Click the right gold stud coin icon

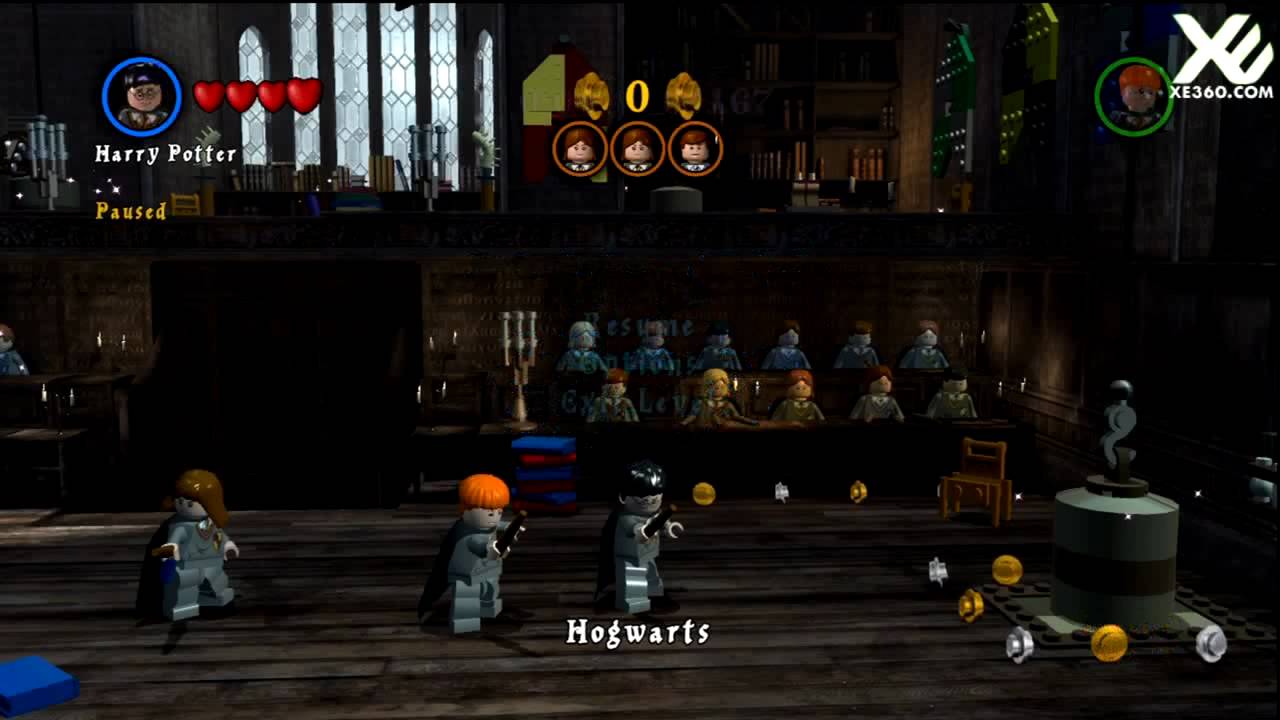(686, 92)
